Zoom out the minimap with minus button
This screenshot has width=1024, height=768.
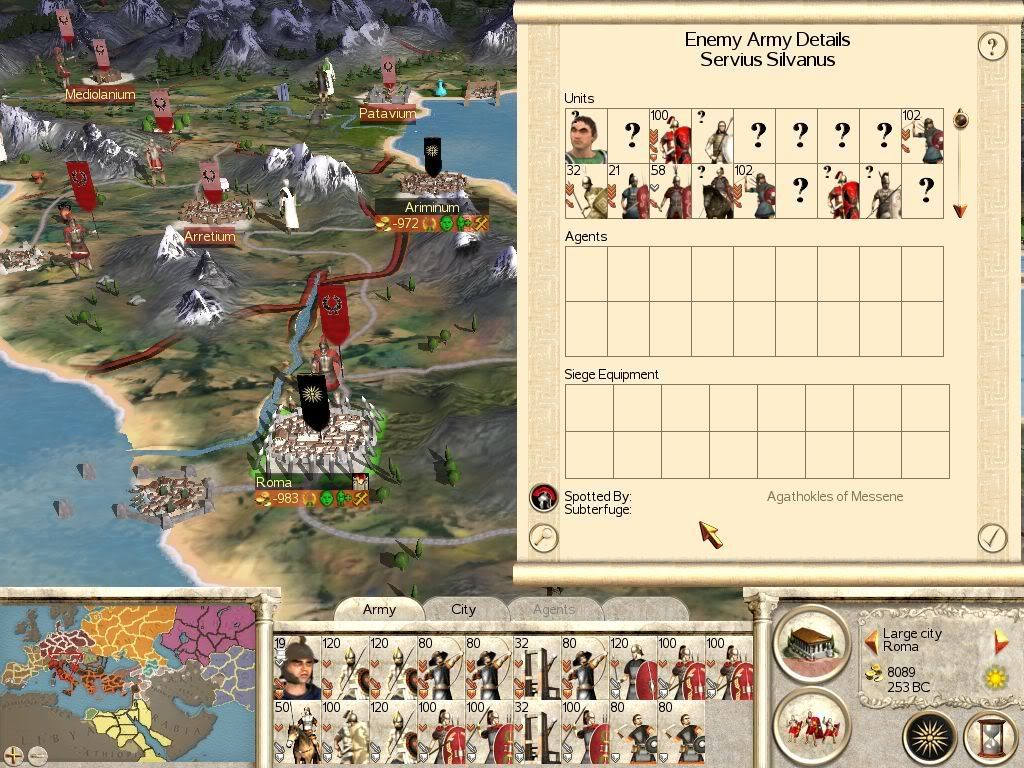click(x=35, y=753)
